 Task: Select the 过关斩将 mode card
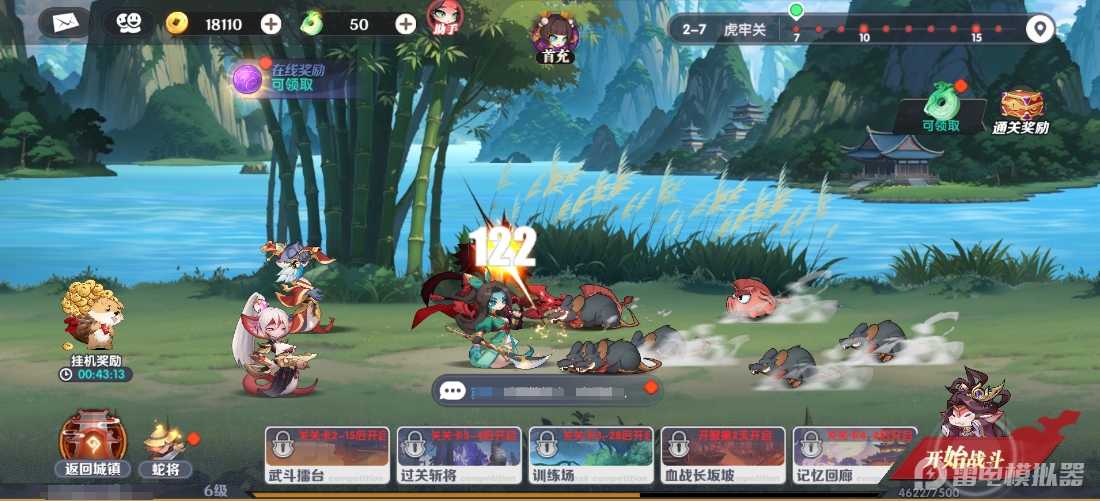pos(457,456)
